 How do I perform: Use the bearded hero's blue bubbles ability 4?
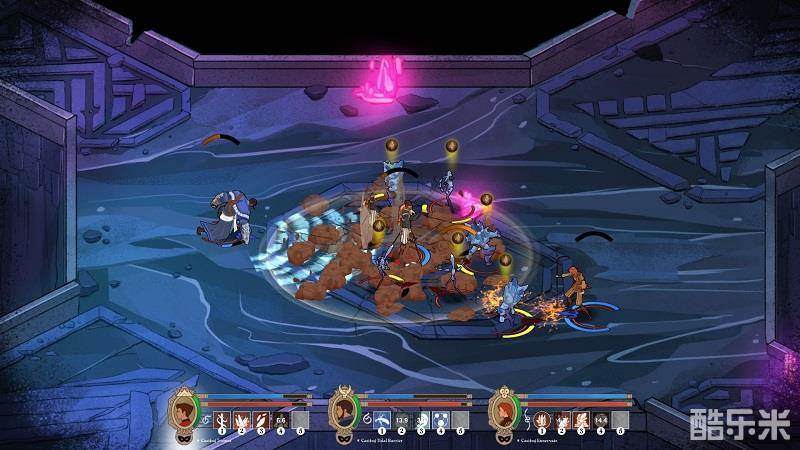coord(440,419)
